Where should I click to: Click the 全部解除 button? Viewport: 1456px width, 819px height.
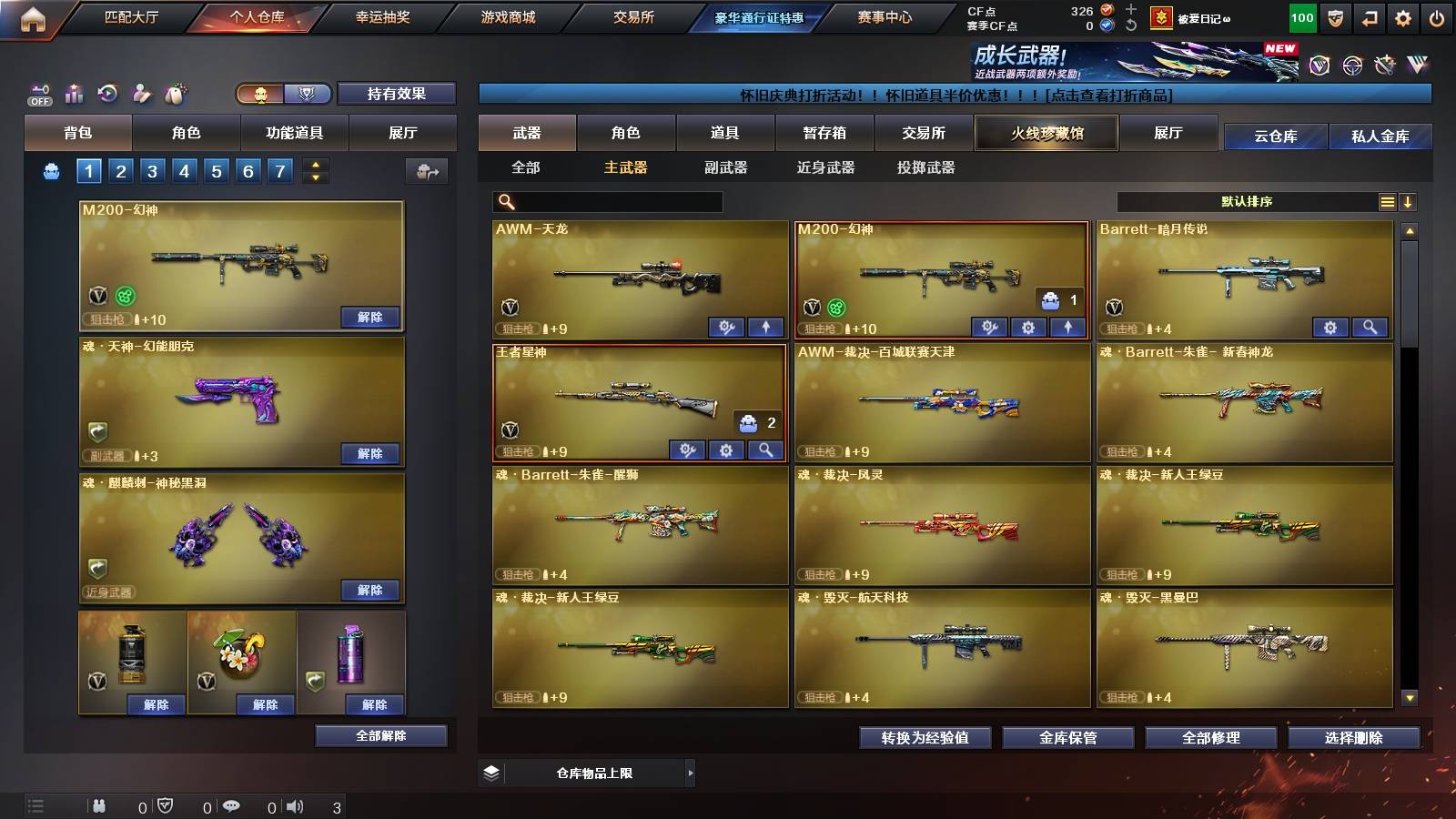[x=380, y=735]
